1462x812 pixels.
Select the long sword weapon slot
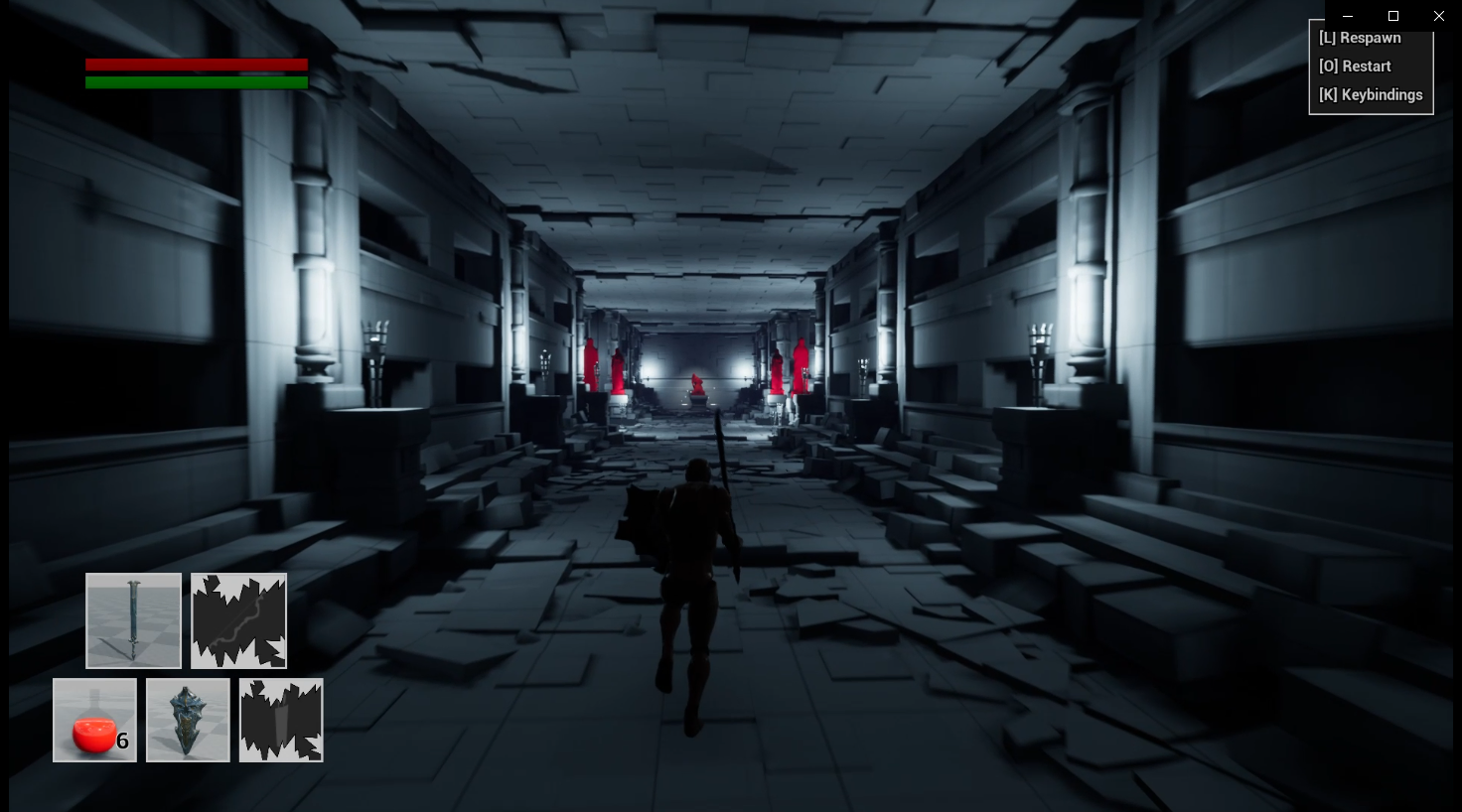(x=133, y=620)
